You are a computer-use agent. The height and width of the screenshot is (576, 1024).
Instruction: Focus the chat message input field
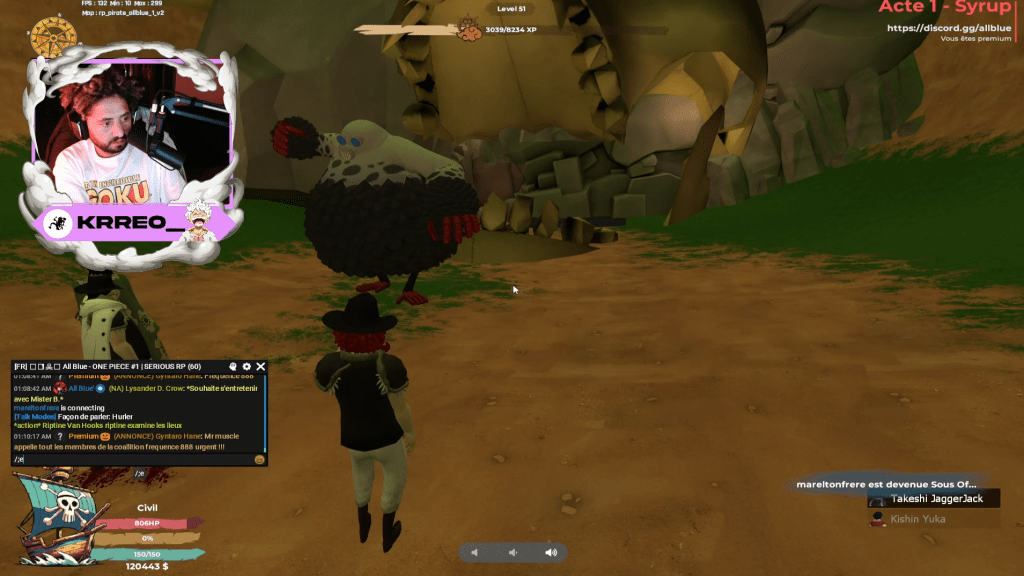click(130, 459)
